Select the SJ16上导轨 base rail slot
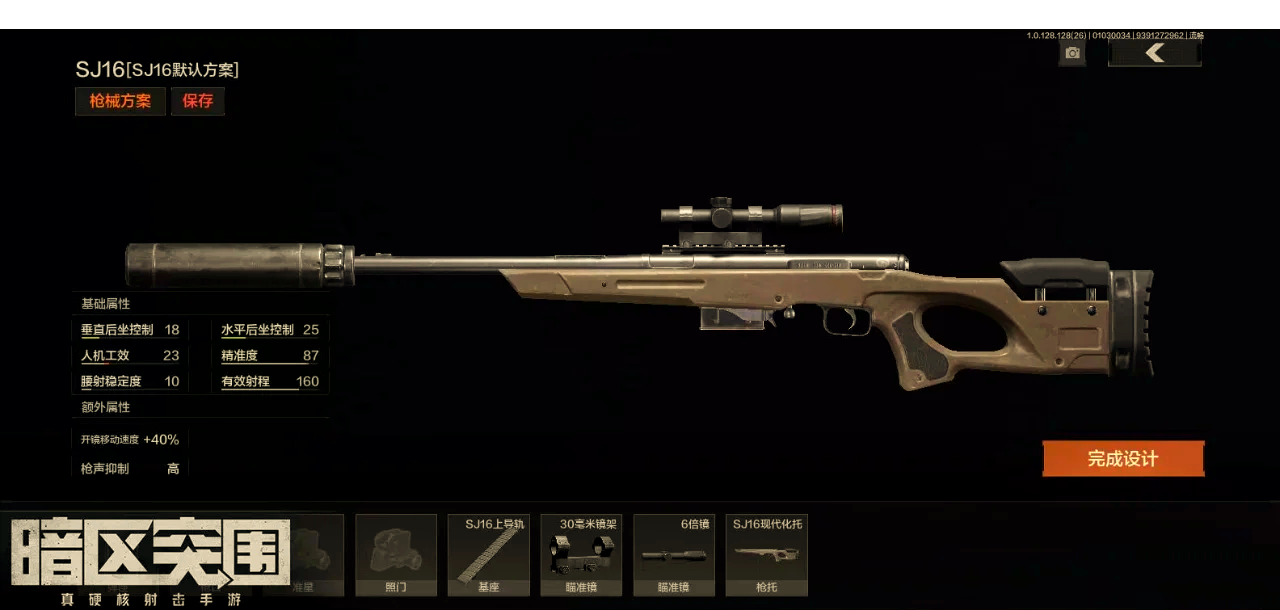This screenshot has height=610, width=1280. pos(489,555)
